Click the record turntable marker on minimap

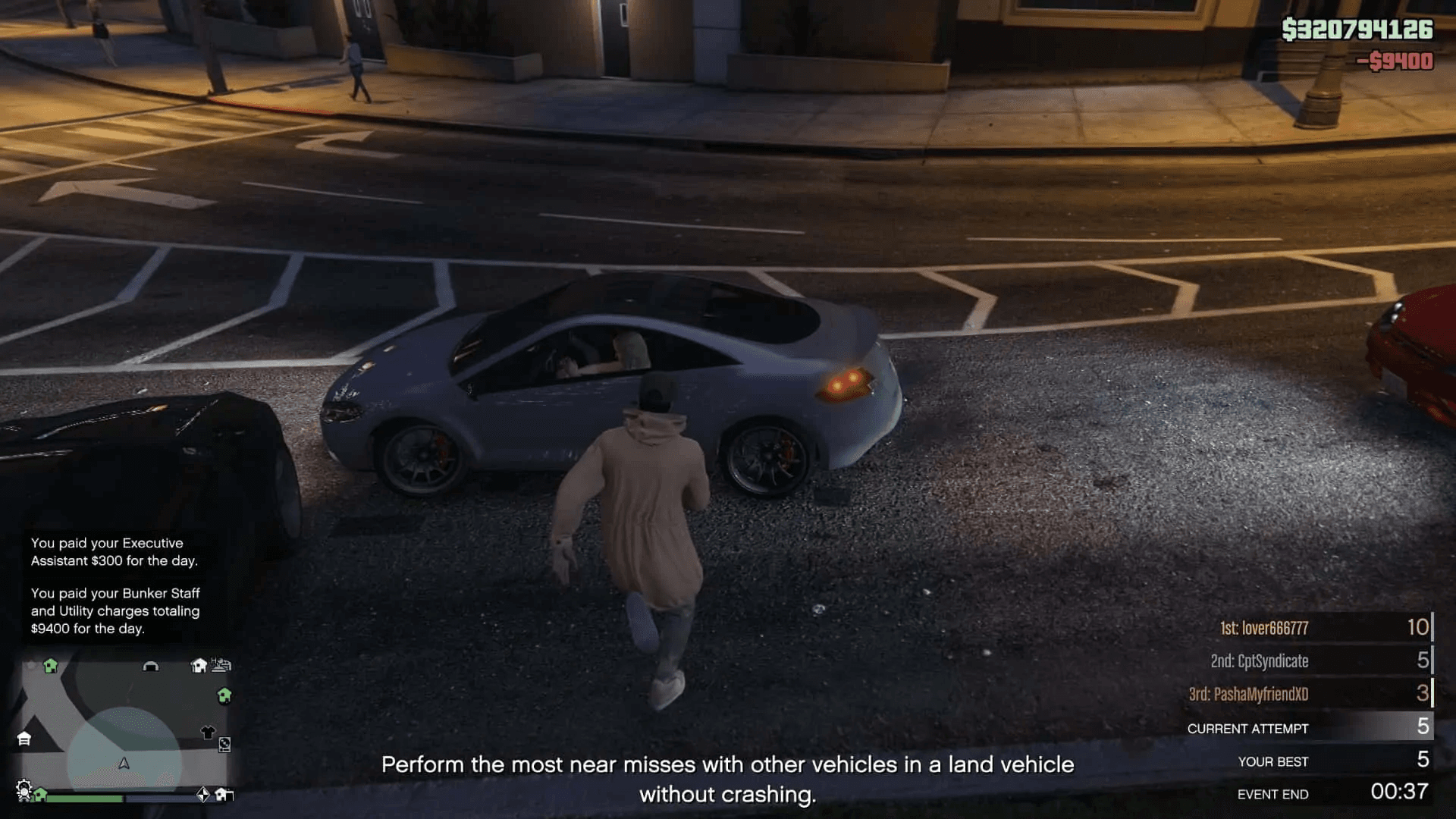click(224, 745)
